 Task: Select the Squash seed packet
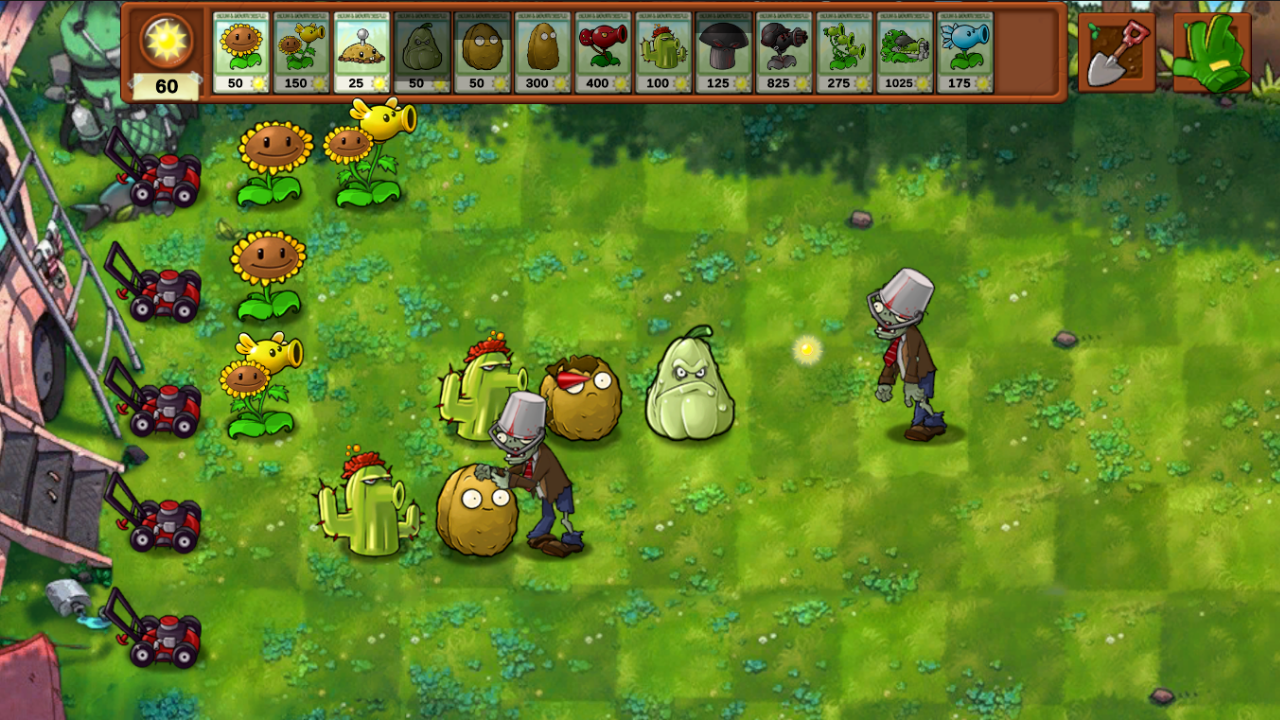pyautogui.click(x=421, y=50)
